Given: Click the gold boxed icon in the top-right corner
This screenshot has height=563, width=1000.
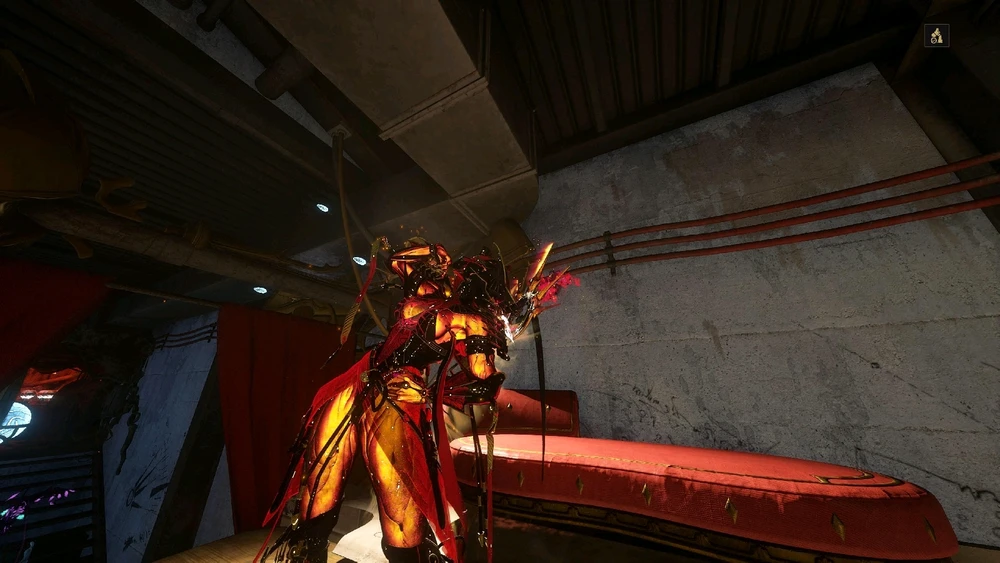Looking at the screenshot, I should 936,36.
